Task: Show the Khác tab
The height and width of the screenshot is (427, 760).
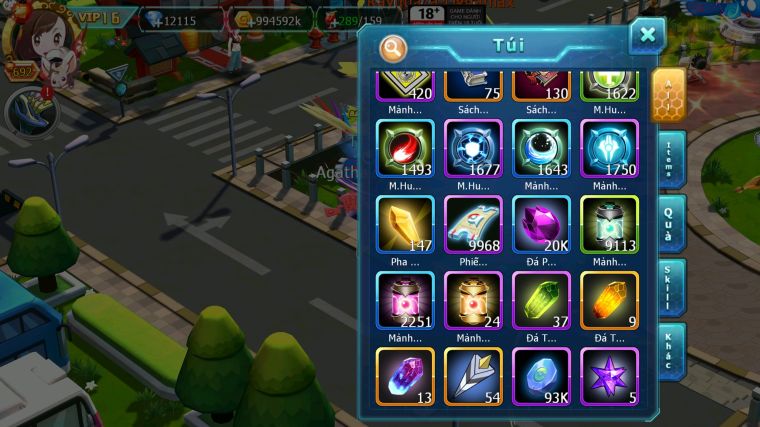Action: (671, 352)
